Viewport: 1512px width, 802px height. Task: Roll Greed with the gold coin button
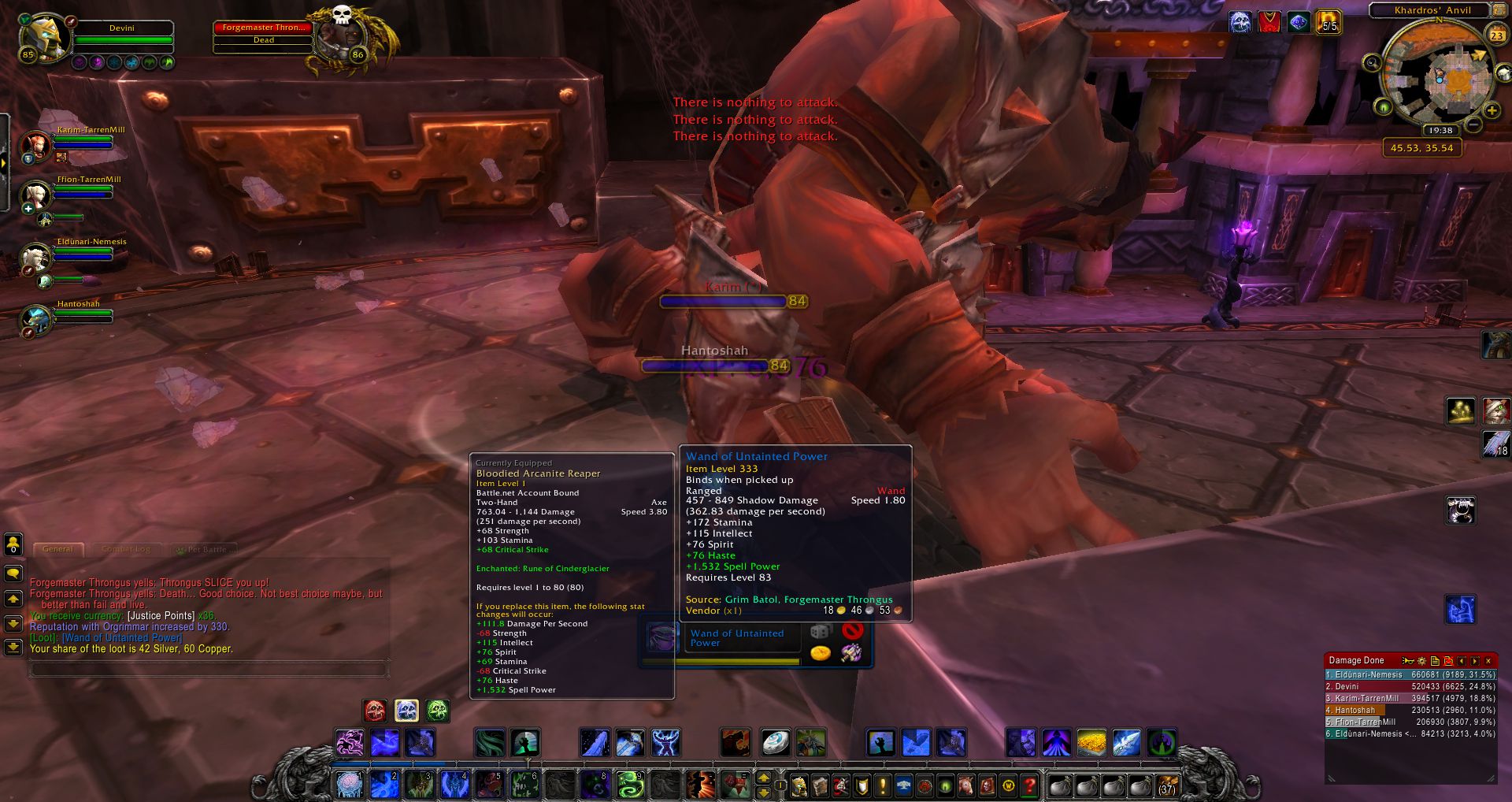821,653
